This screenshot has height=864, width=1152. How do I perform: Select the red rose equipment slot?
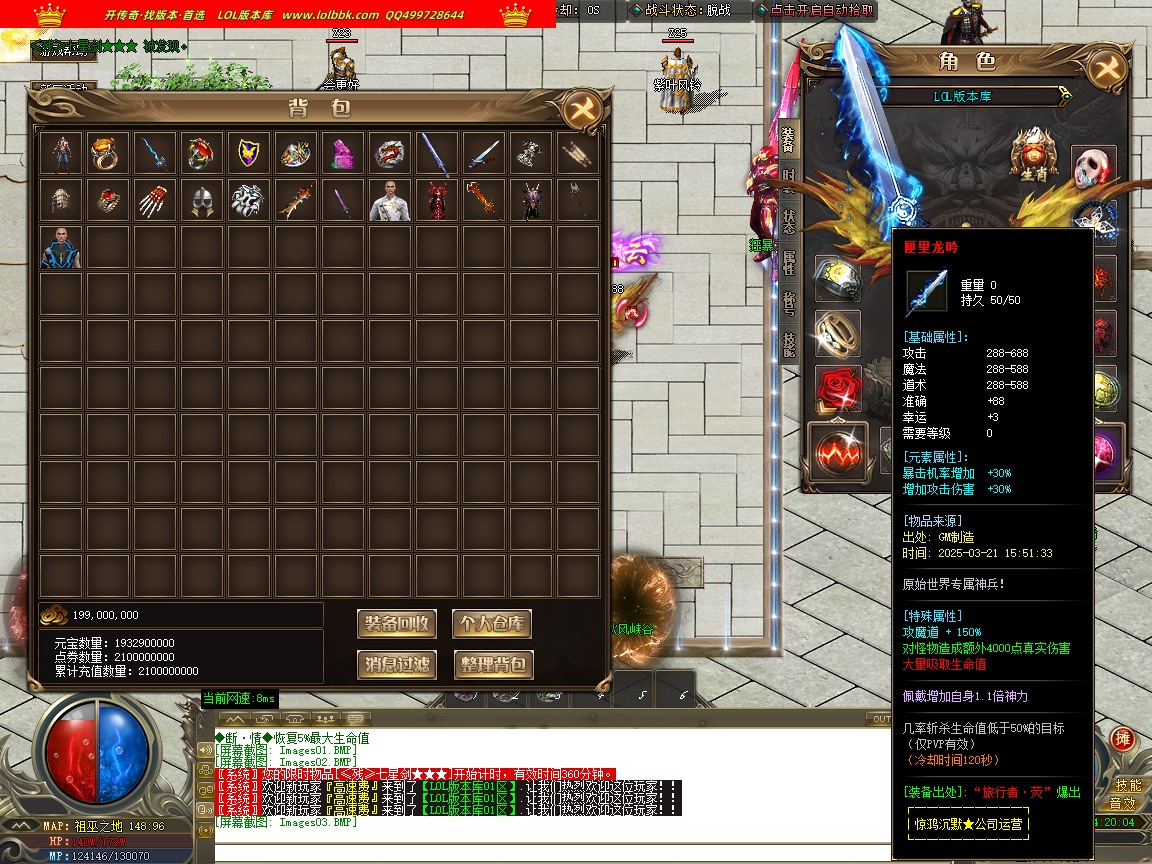tap(838, 389)
